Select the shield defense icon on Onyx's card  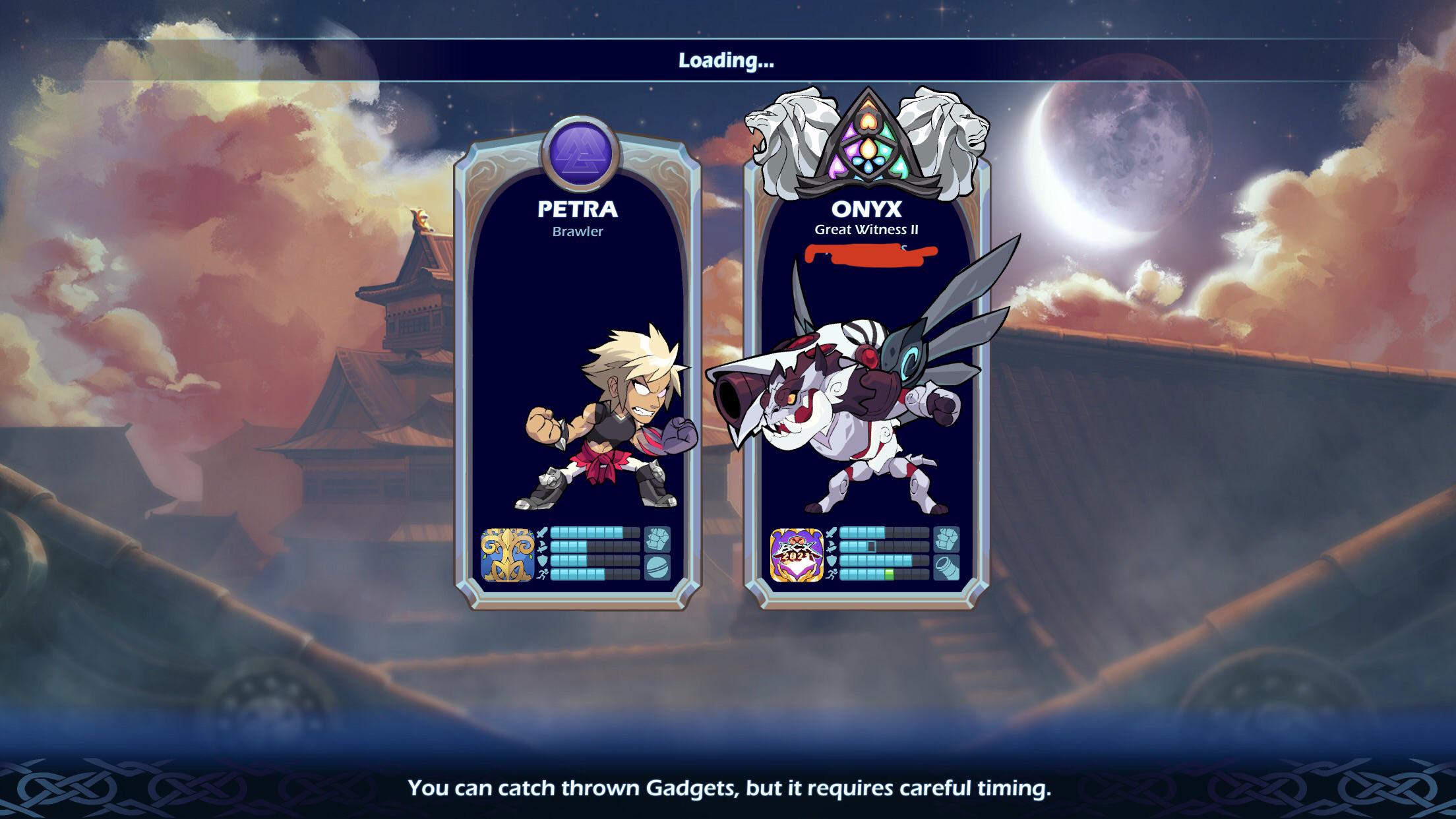point(832,561)
